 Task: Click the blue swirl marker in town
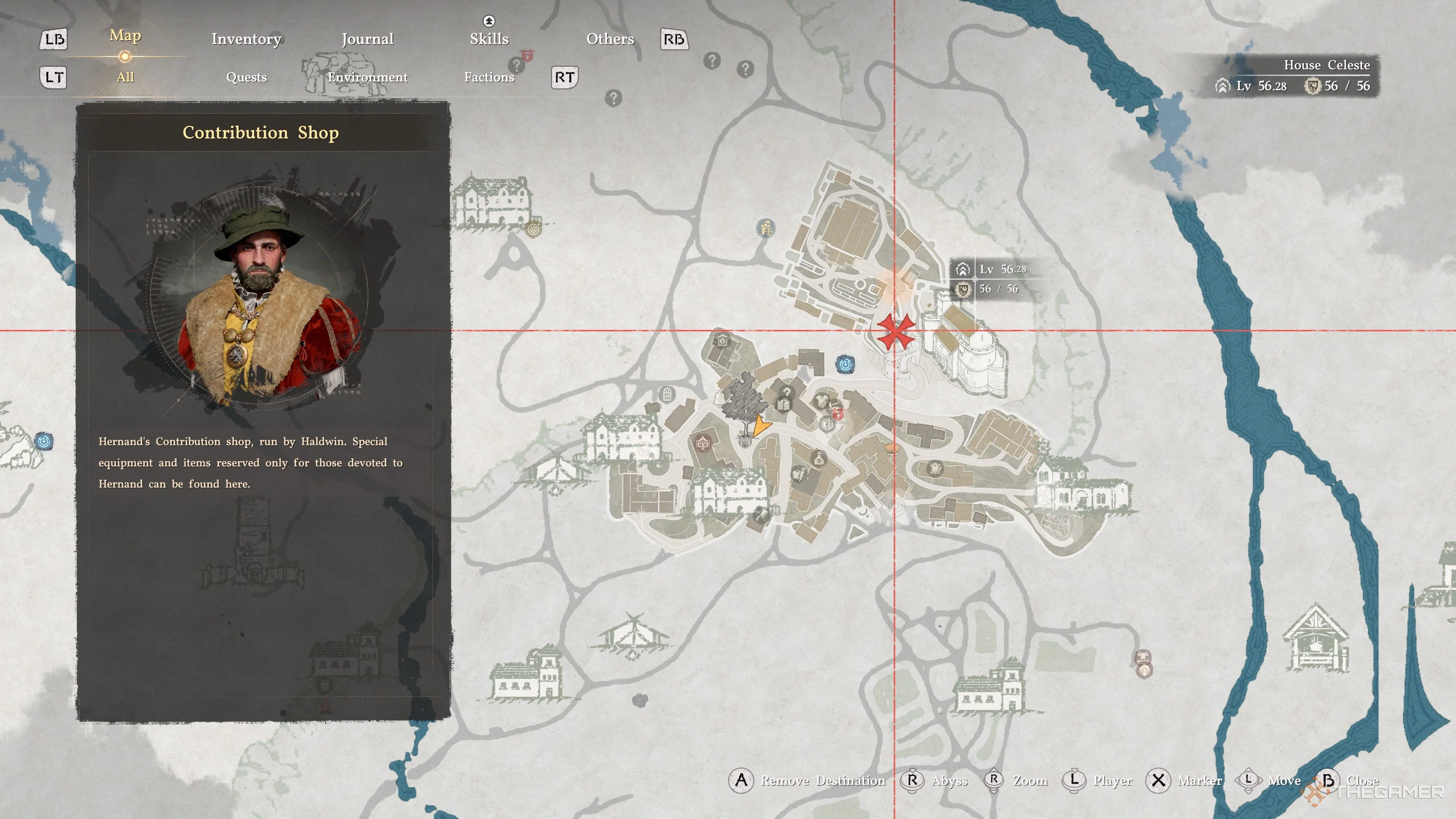pos(845,364)
